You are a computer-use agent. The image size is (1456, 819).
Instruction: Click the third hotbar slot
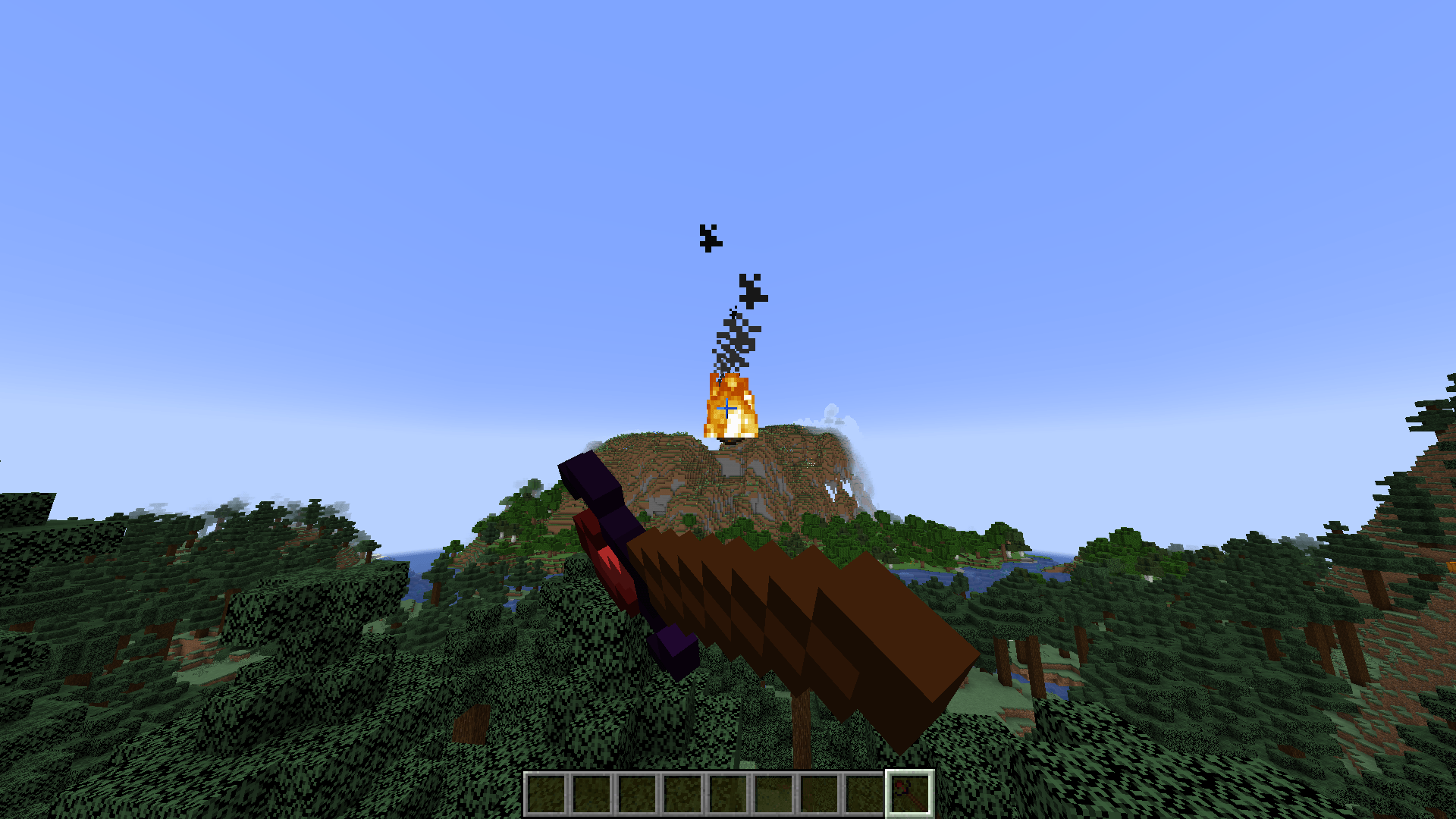coord(637,793)
